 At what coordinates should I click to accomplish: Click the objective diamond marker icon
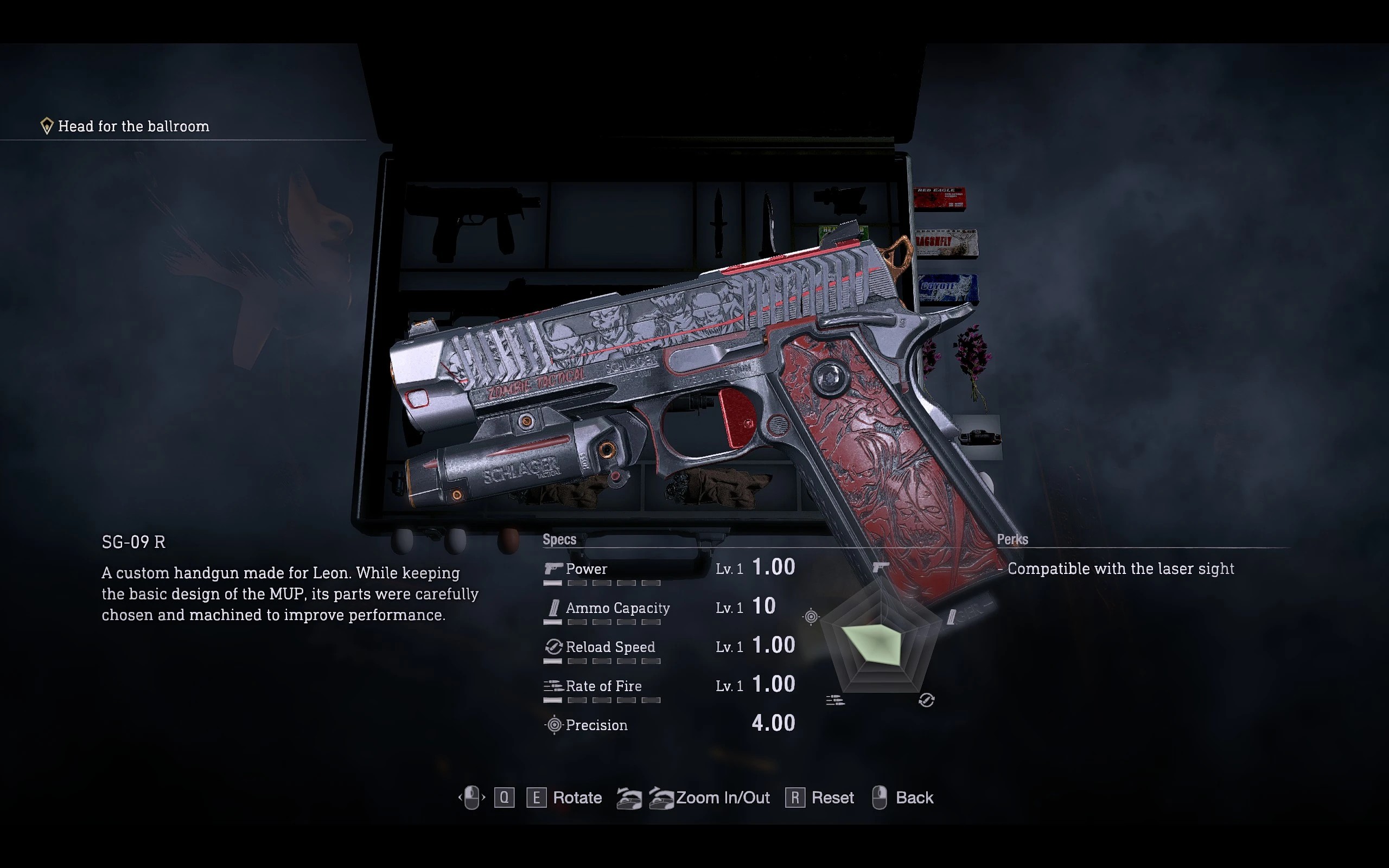point(48,125)
